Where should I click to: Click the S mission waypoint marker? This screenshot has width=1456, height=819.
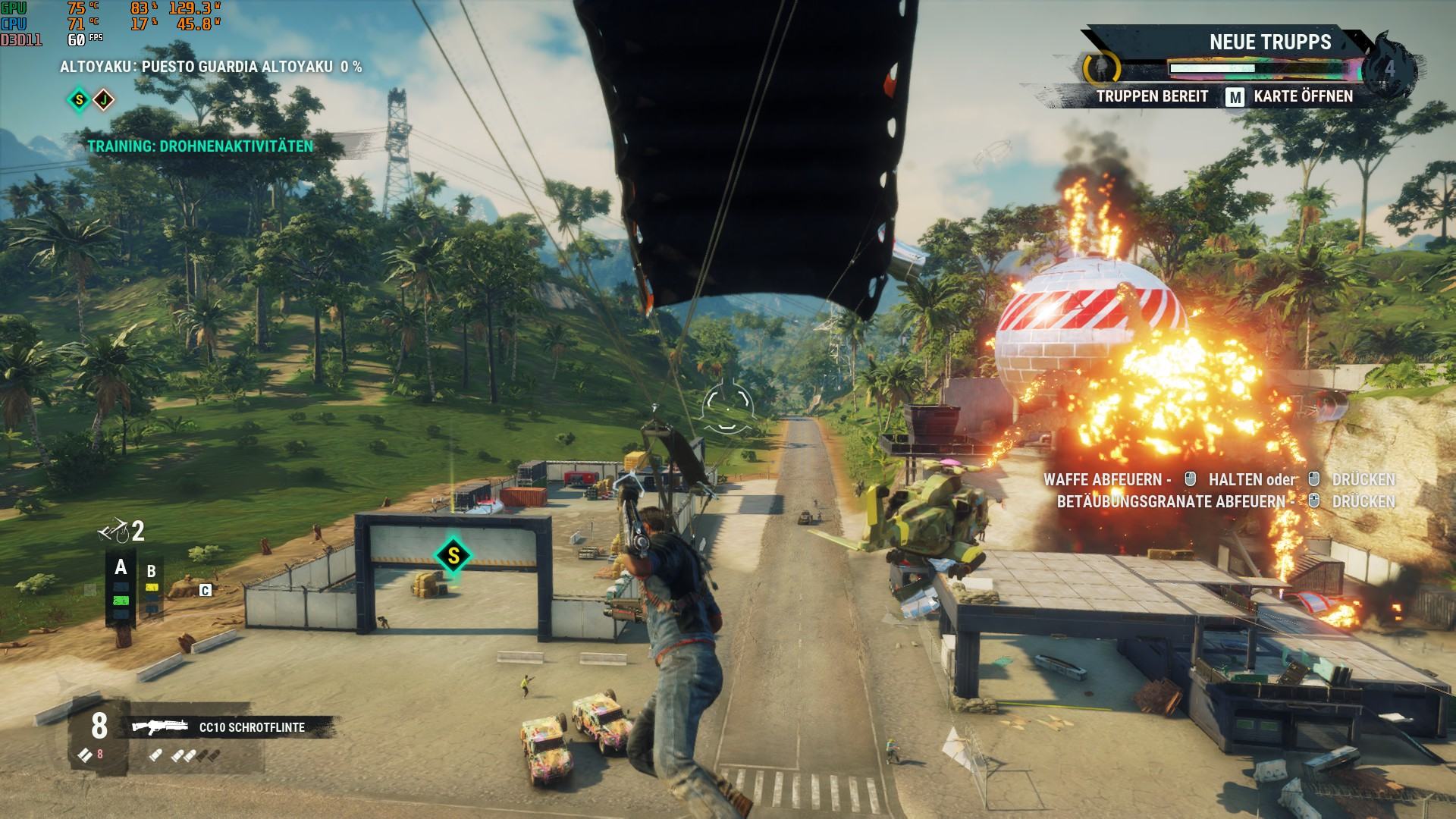(453, 556)
